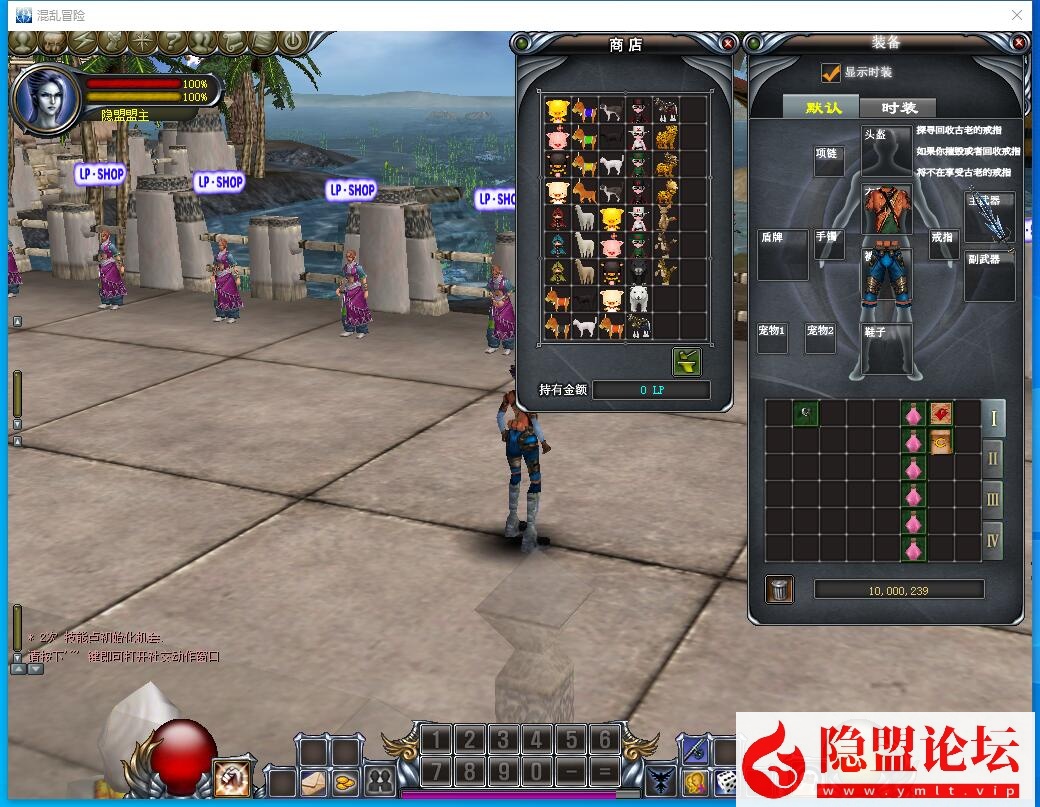Image resolution: width=1040 pixels, height=807 pixels.
Task: Click the helmet (头盔) equipment slot
Action: click(886, 151)
